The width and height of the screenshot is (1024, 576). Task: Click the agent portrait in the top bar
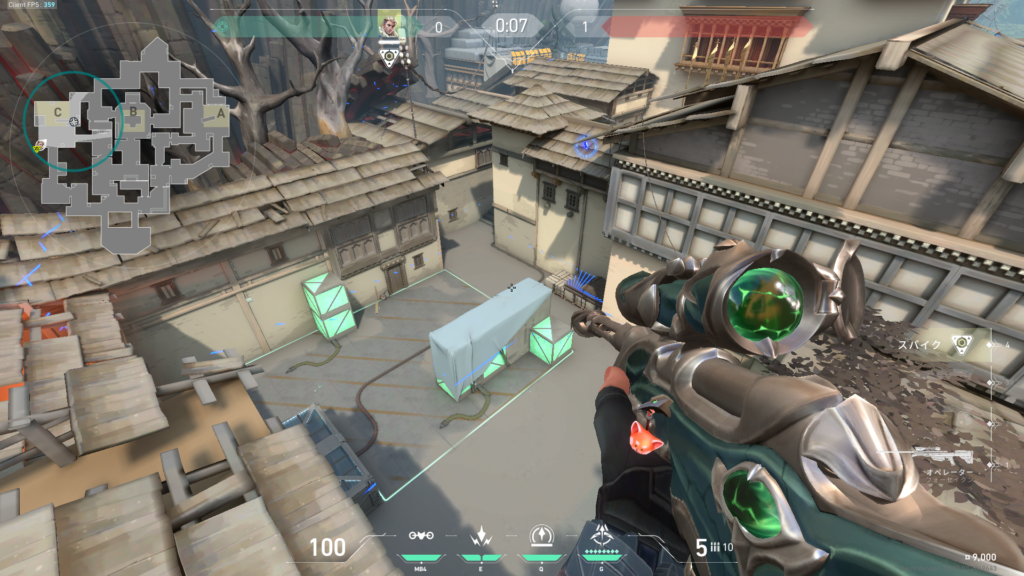389,24
